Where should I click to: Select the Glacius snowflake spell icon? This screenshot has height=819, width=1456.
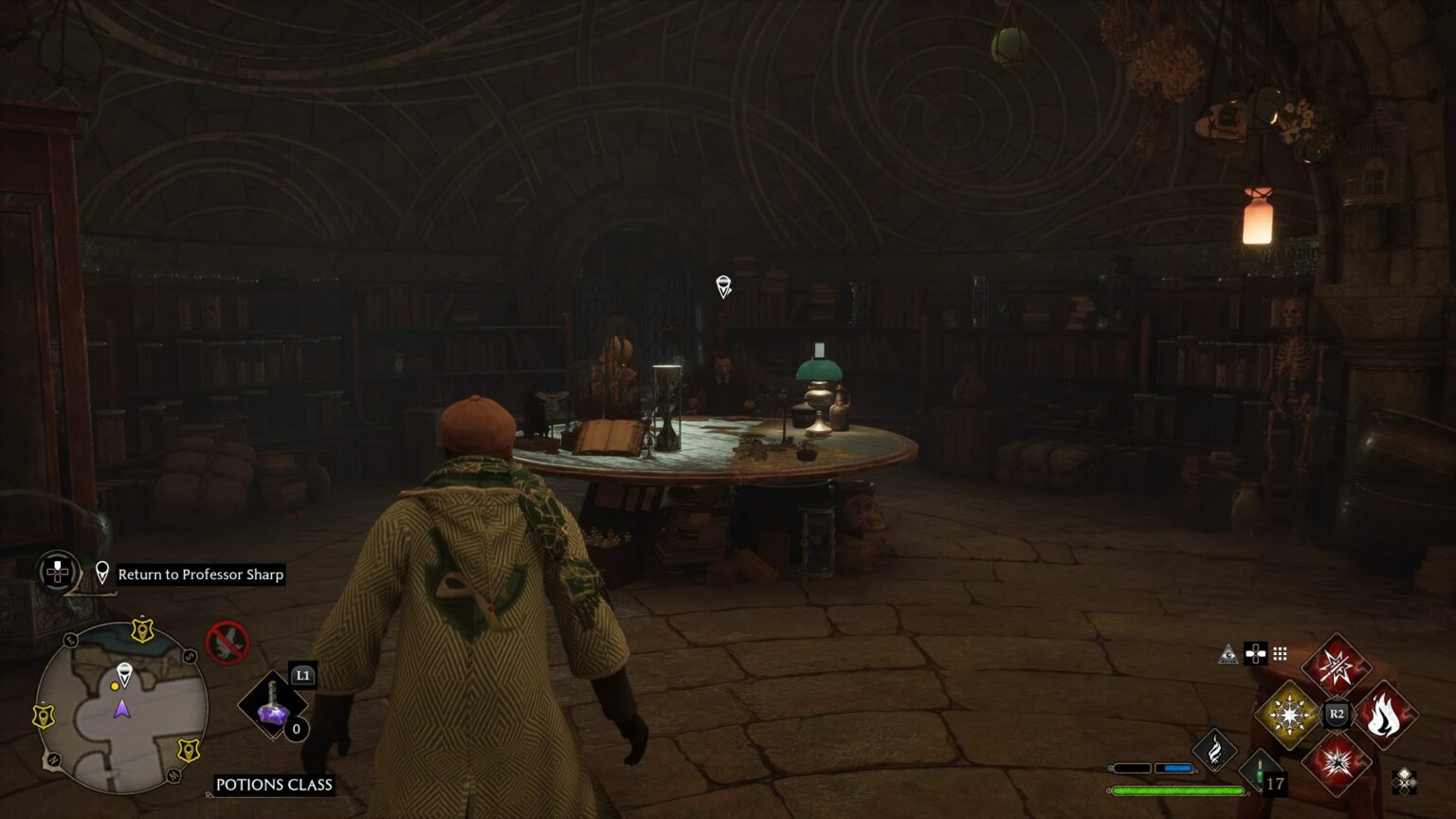(1289, 716)
